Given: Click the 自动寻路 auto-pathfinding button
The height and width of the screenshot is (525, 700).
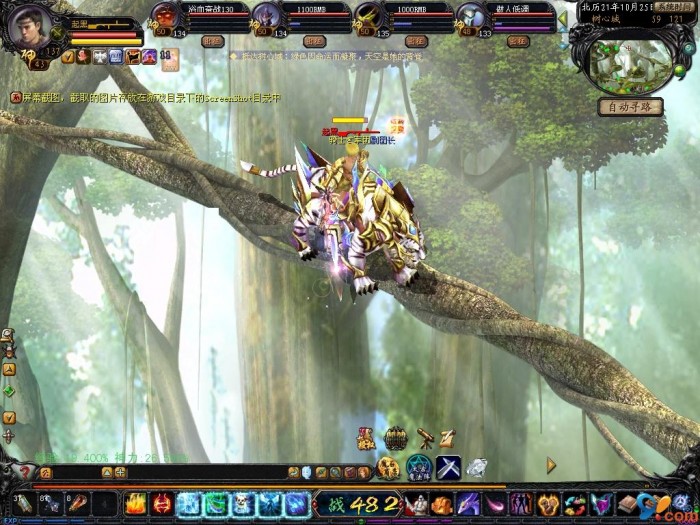Looking at the screenshot, I should pos(630,106).
